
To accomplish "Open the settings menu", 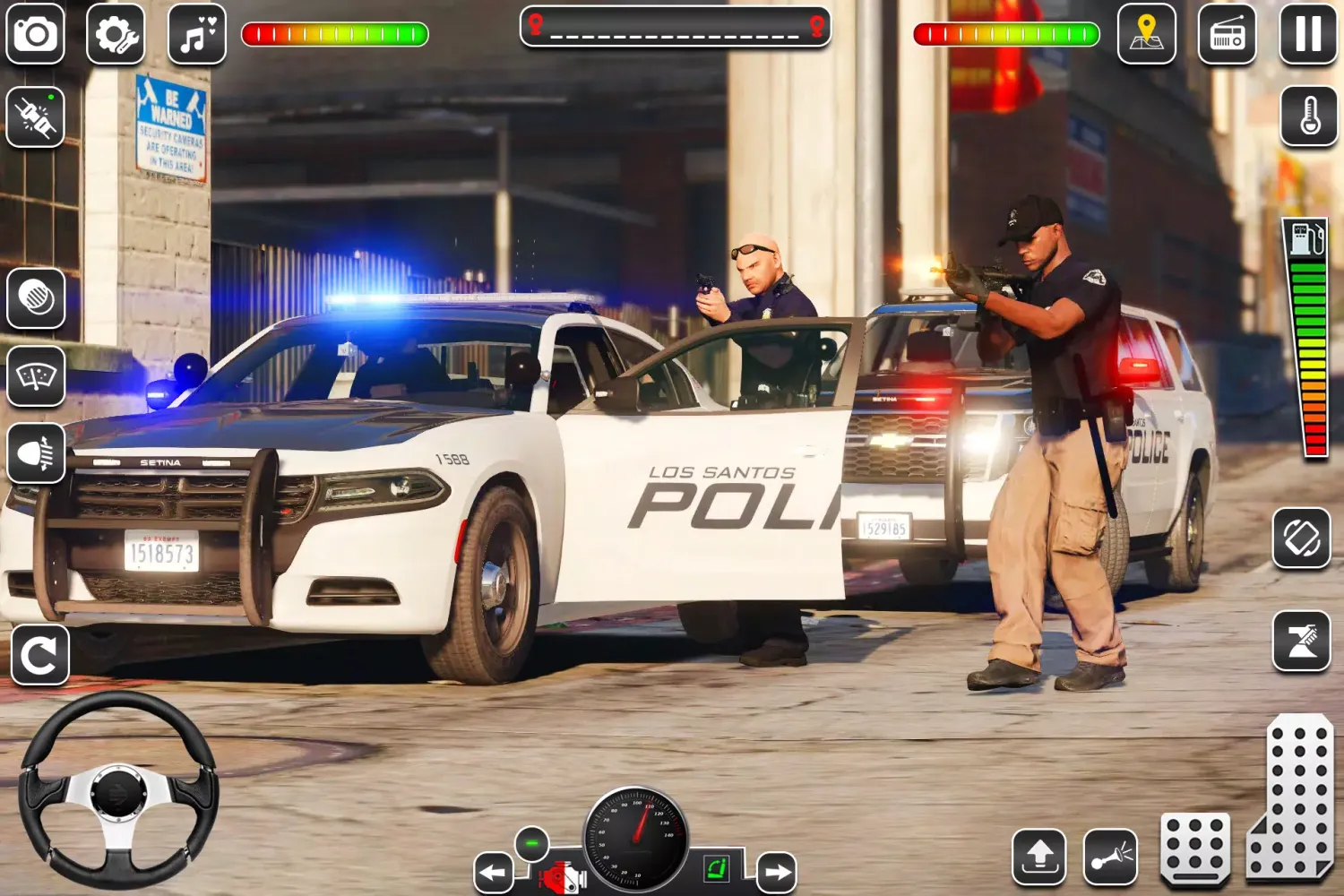I will [x=115, y=36].
